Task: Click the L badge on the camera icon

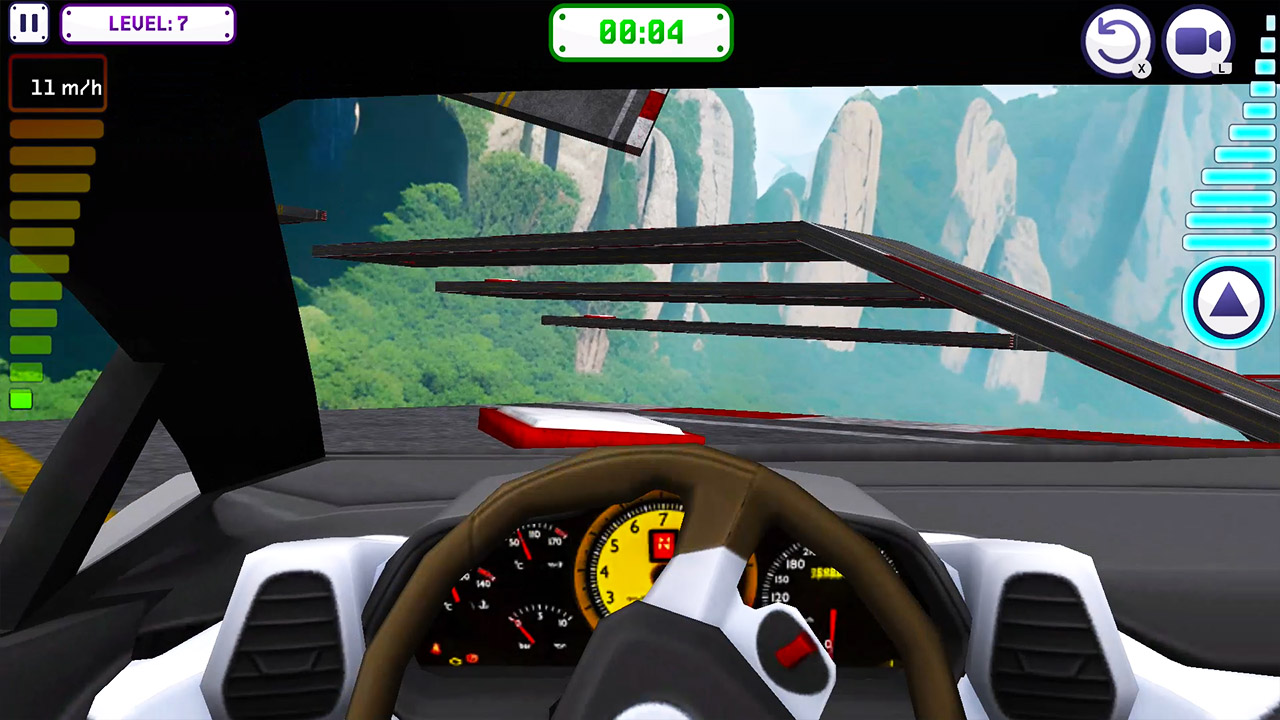Action: pyautogui.click(x=1222, y=66)
